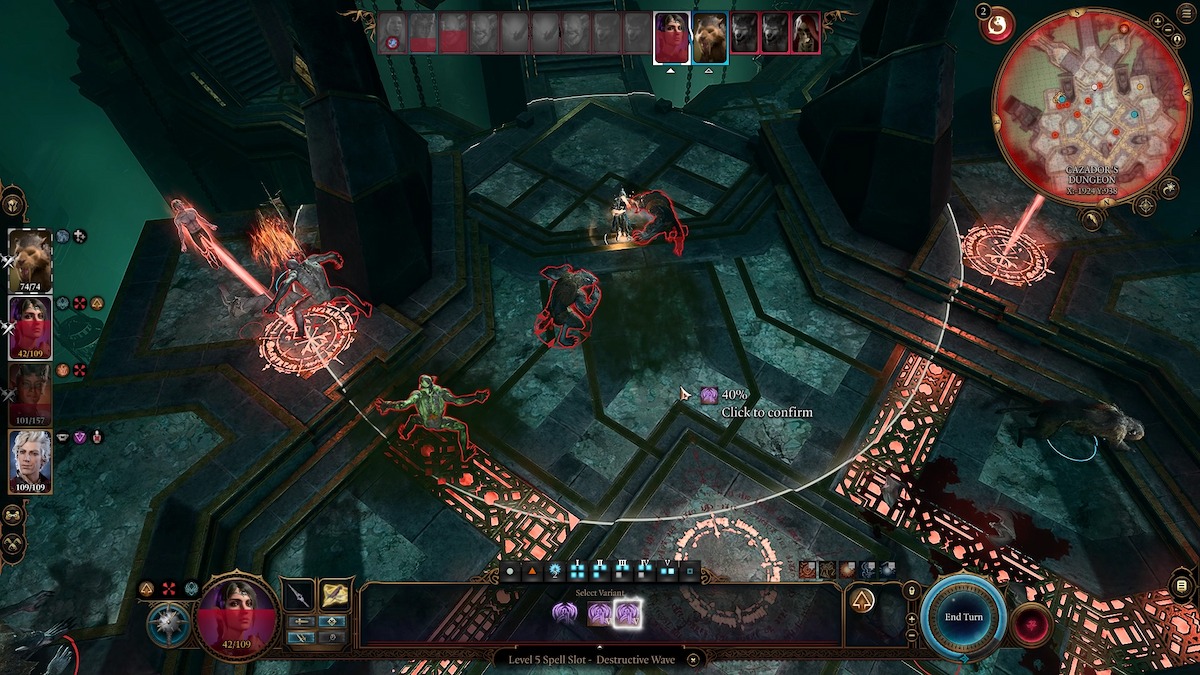
Task: Choose the first Destructive Wave variant
Action: 565,614
